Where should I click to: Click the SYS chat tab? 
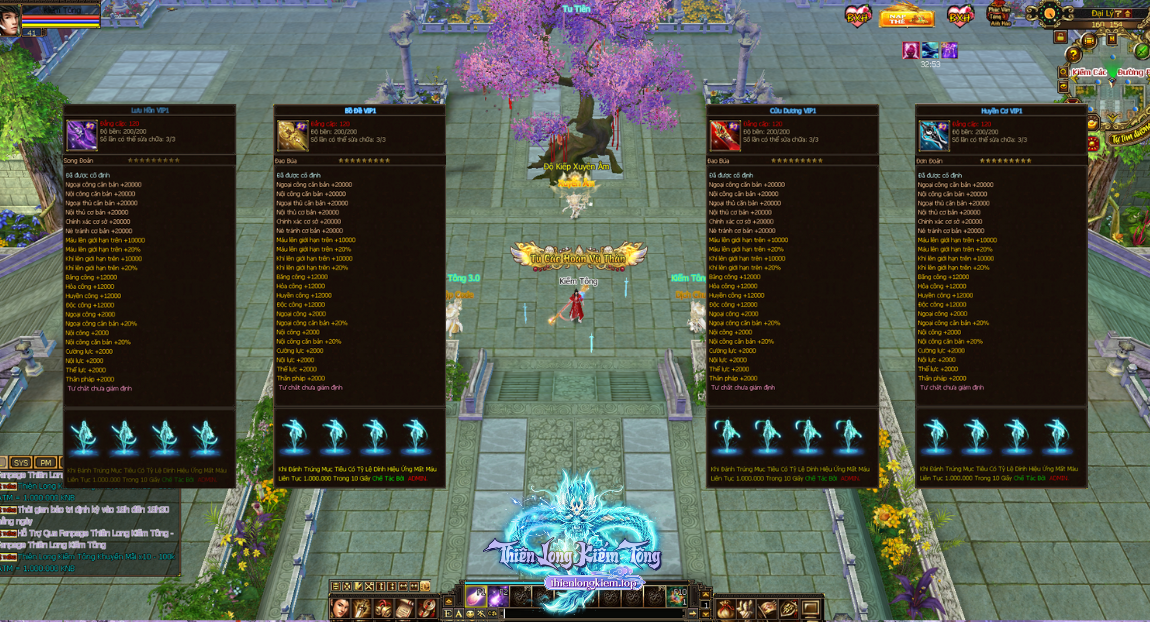pyautogui.click(x=21, y=463)
